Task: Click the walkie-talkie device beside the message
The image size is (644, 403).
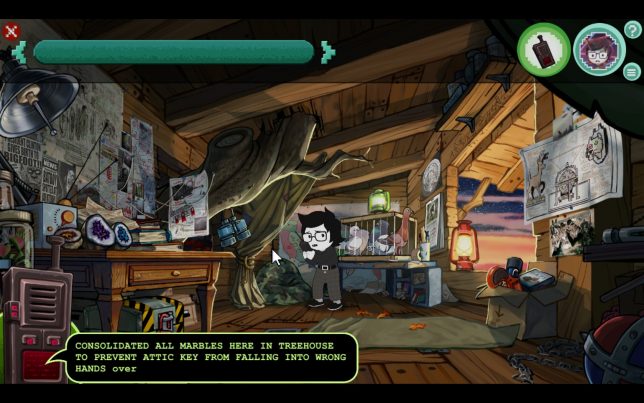Action: 36,320
